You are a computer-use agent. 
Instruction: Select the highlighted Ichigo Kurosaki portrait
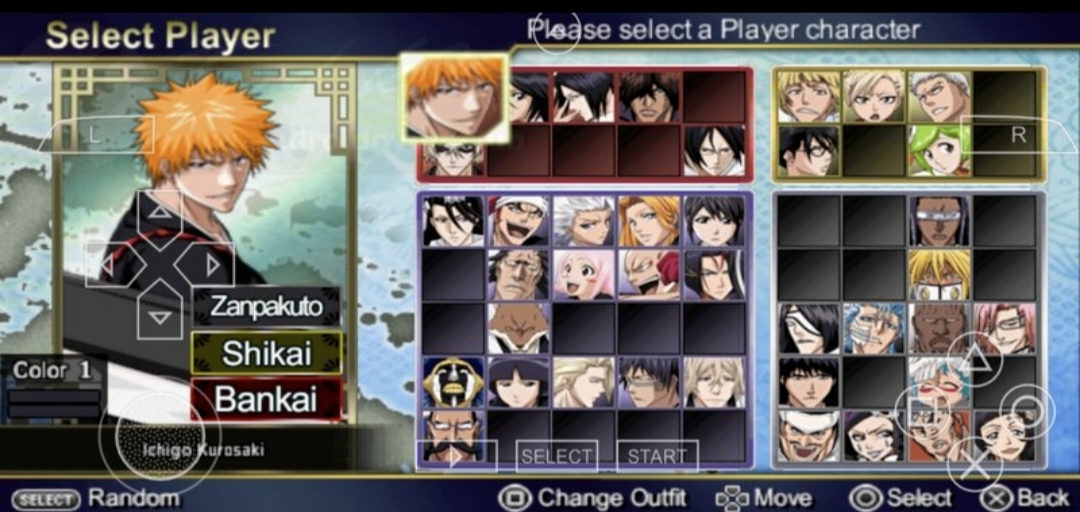pos(454,97)
